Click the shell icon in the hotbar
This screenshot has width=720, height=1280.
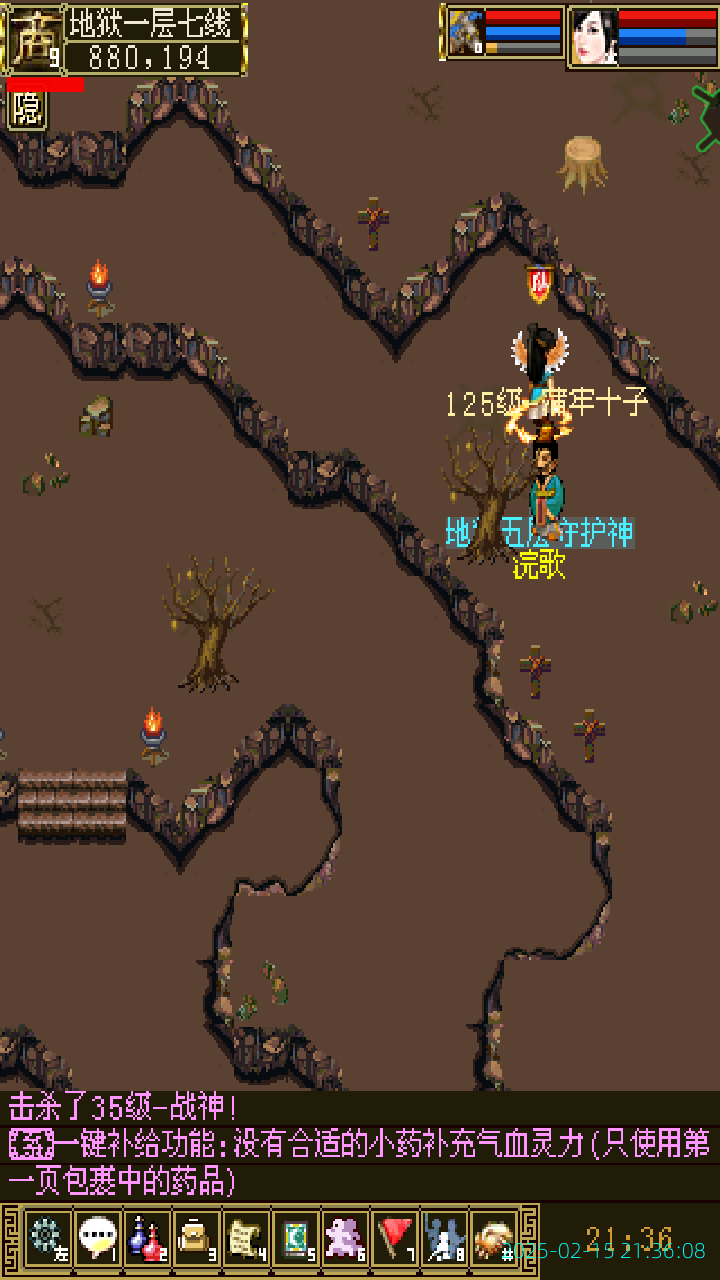point(494,1237)
